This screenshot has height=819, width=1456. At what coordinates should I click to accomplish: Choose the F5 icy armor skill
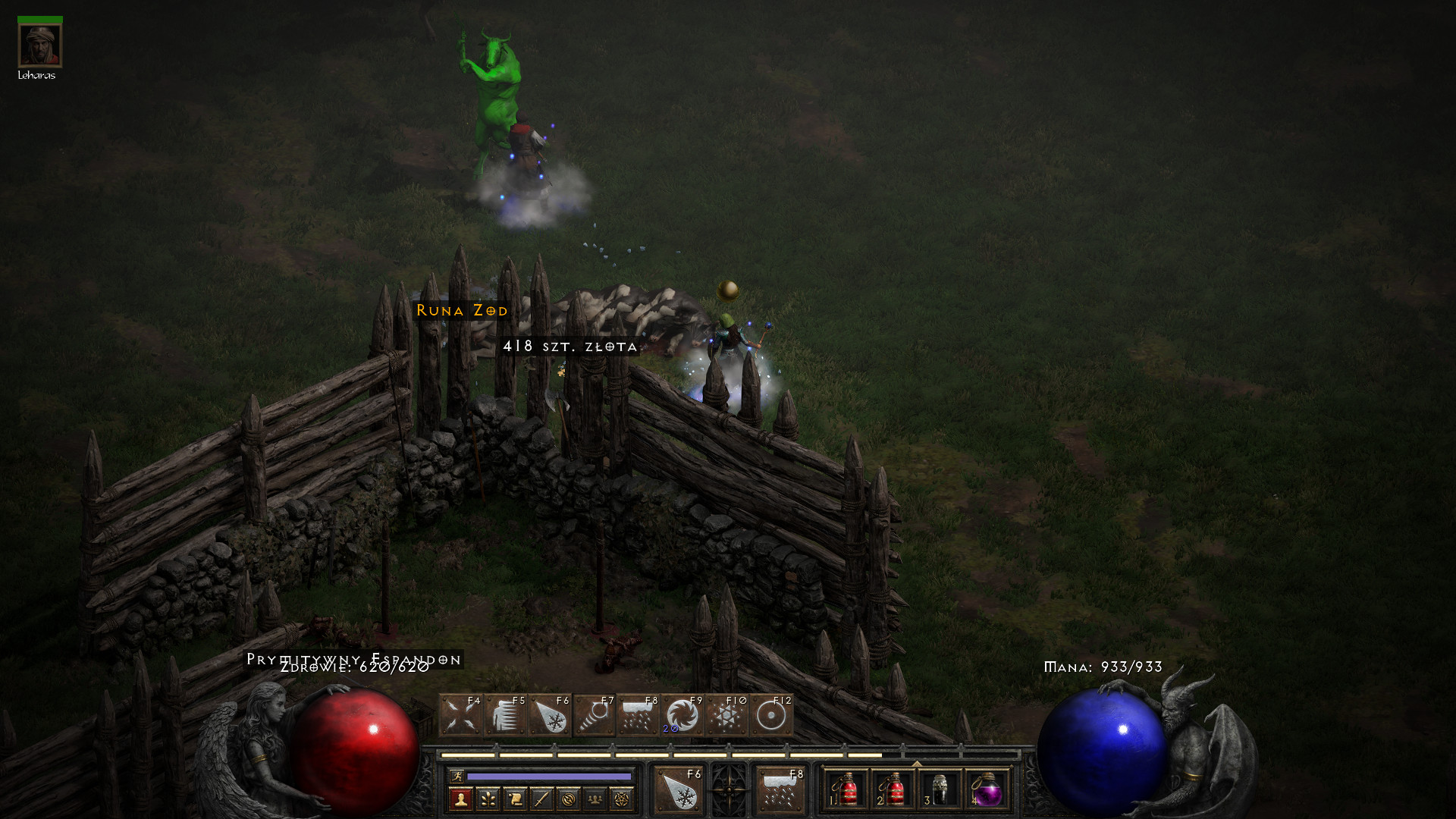(505, 715)
